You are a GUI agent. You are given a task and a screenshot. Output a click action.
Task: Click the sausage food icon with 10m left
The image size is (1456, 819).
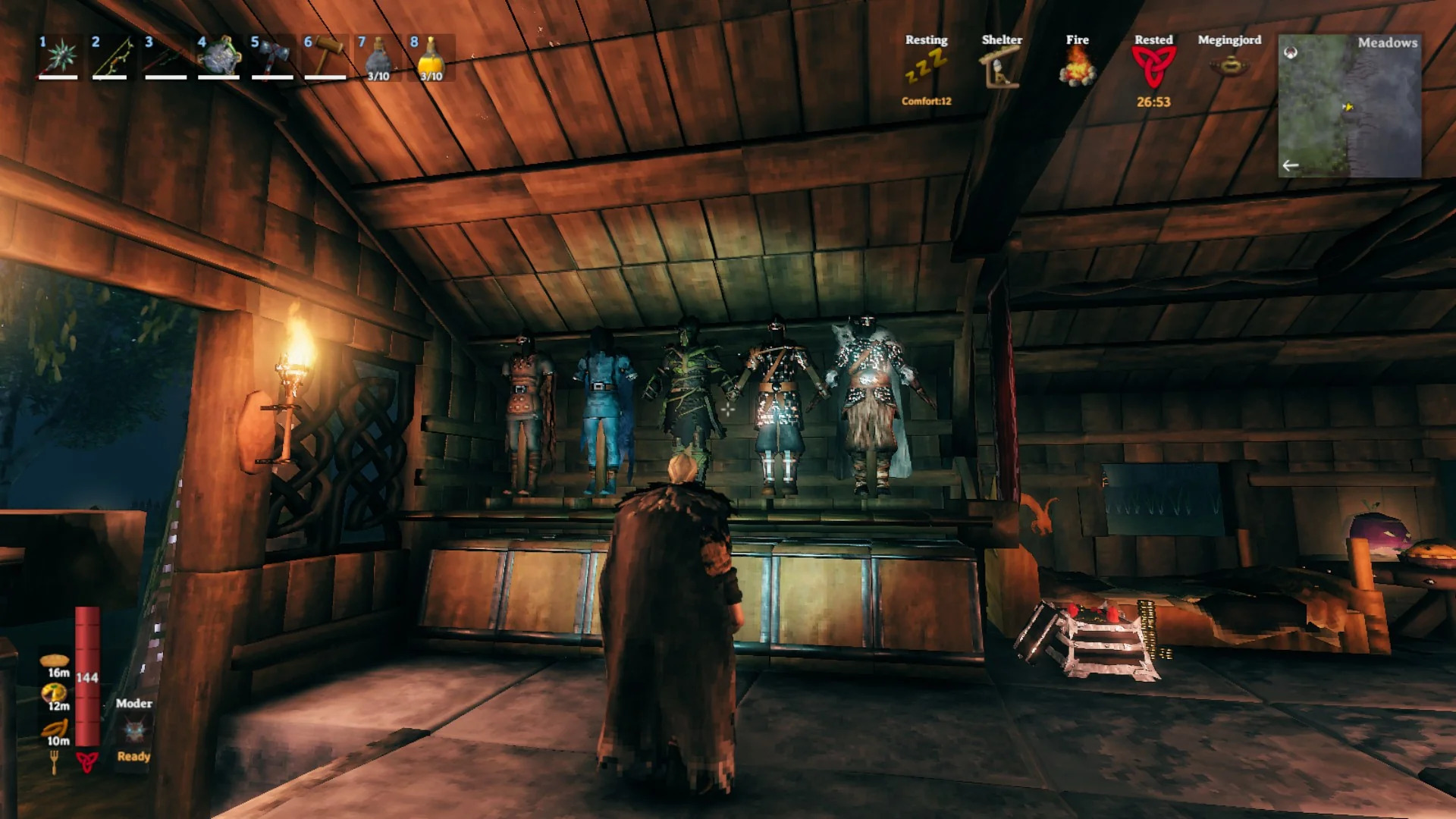pyautogui.click(x=55, y=729)
